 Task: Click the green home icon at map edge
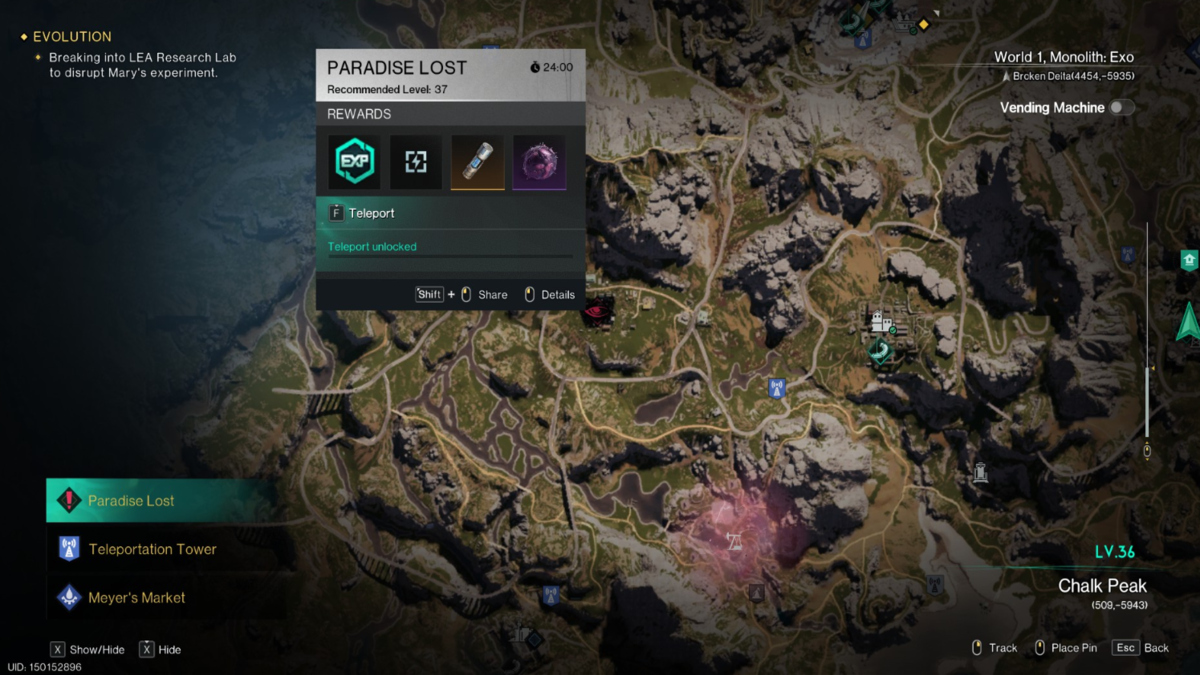tap(1188, 260)
